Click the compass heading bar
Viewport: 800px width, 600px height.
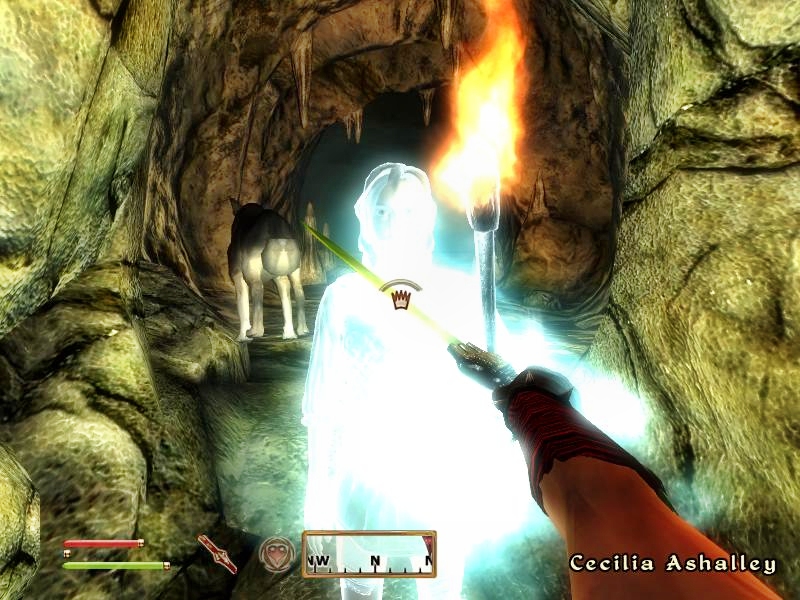369,554
